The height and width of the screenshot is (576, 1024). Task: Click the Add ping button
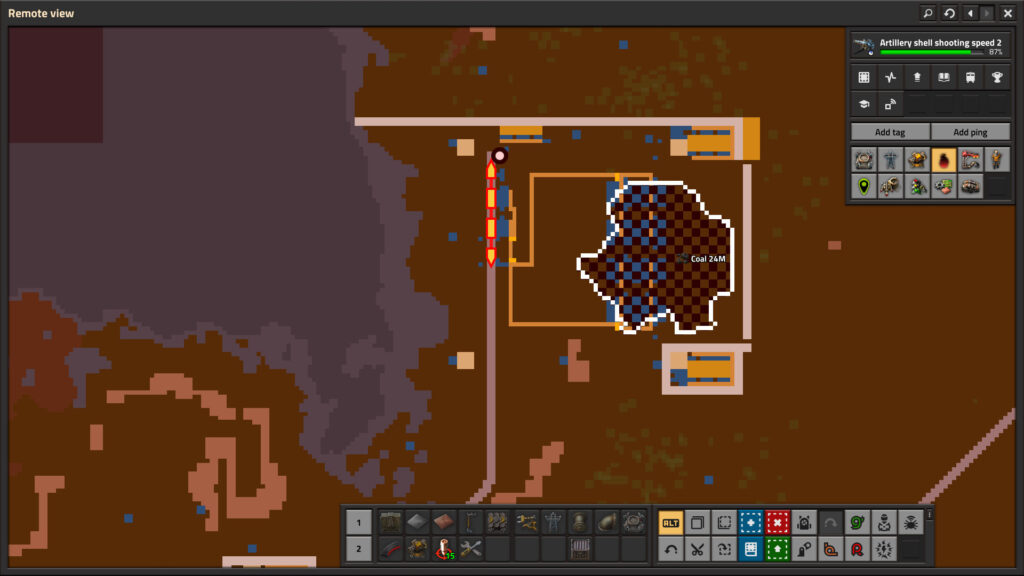(x=969, y=132)
